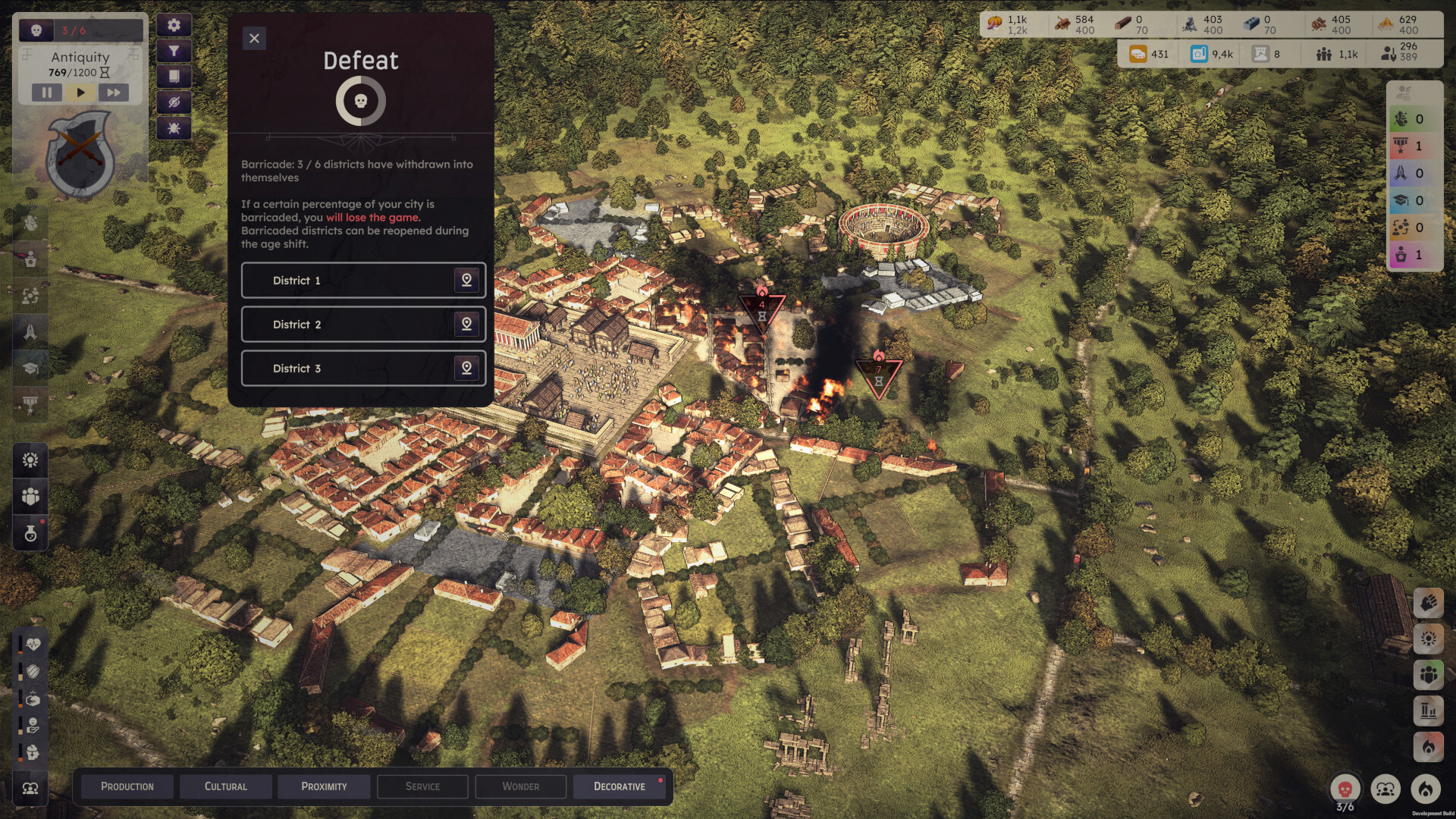Set game to normal play speed
The width and height of the screenshot is (1456, 819).
click(80, 93)
